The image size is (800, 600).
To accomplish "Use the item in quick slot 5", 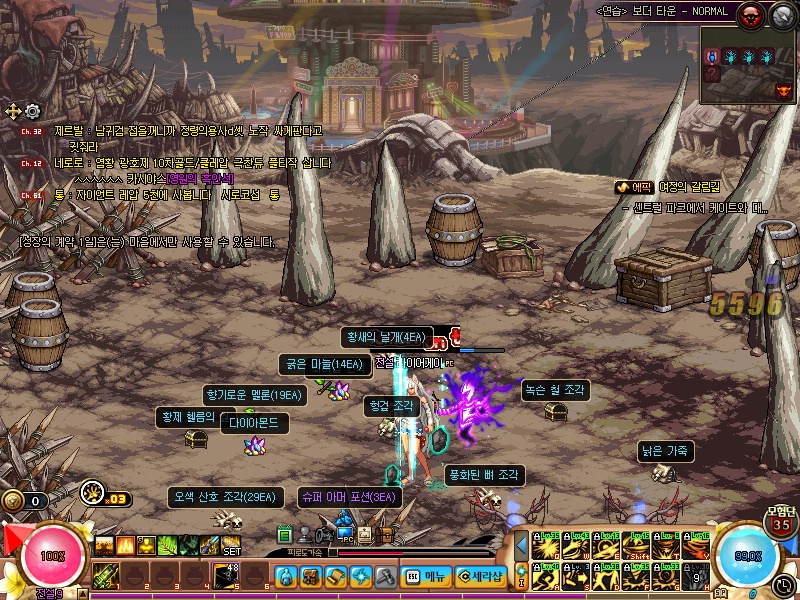I will (227, 576).
